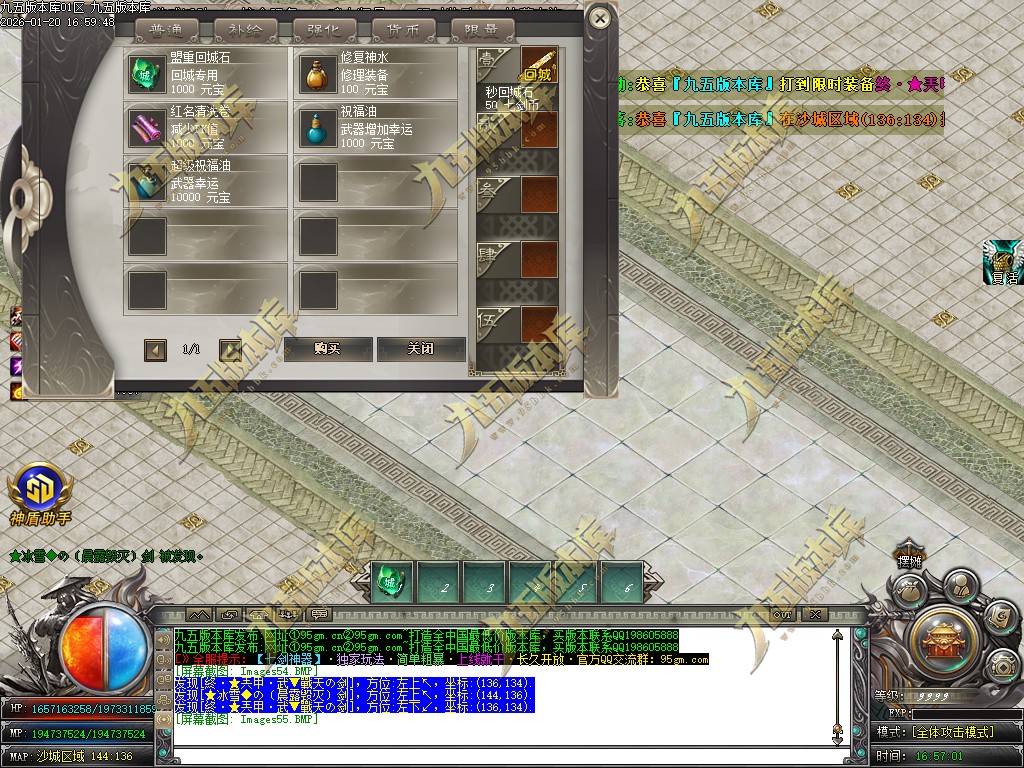
Task: Click the 关闭 close button
Action: pos(421,349)
